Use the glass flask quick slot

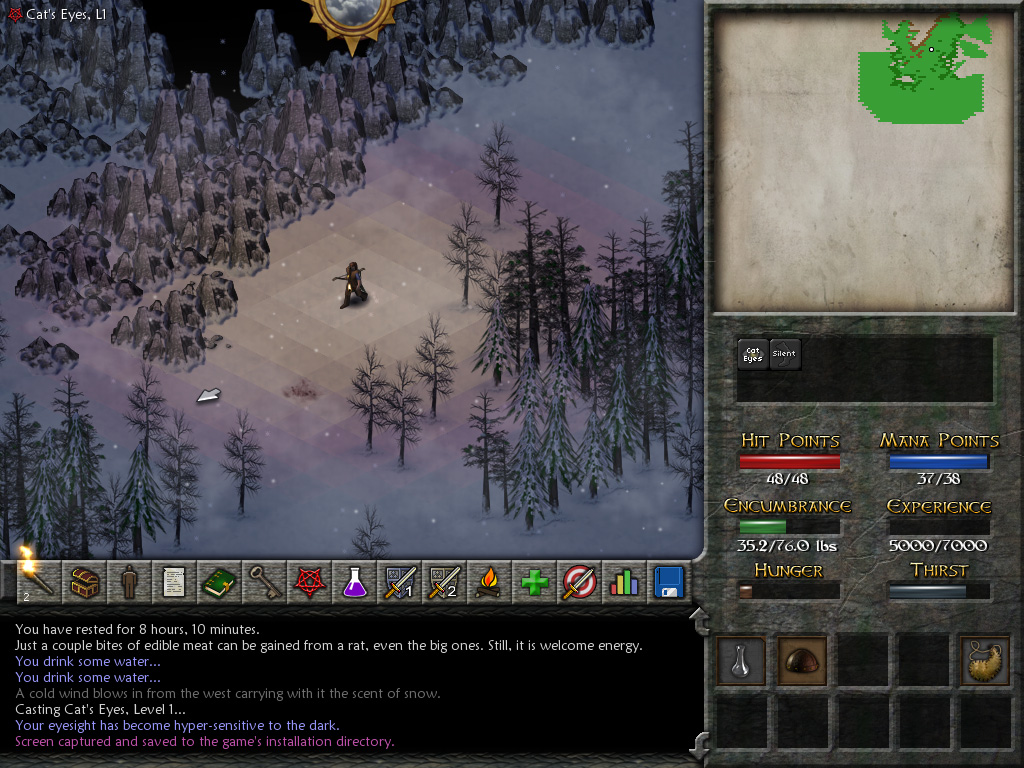(x=741, y=660)
